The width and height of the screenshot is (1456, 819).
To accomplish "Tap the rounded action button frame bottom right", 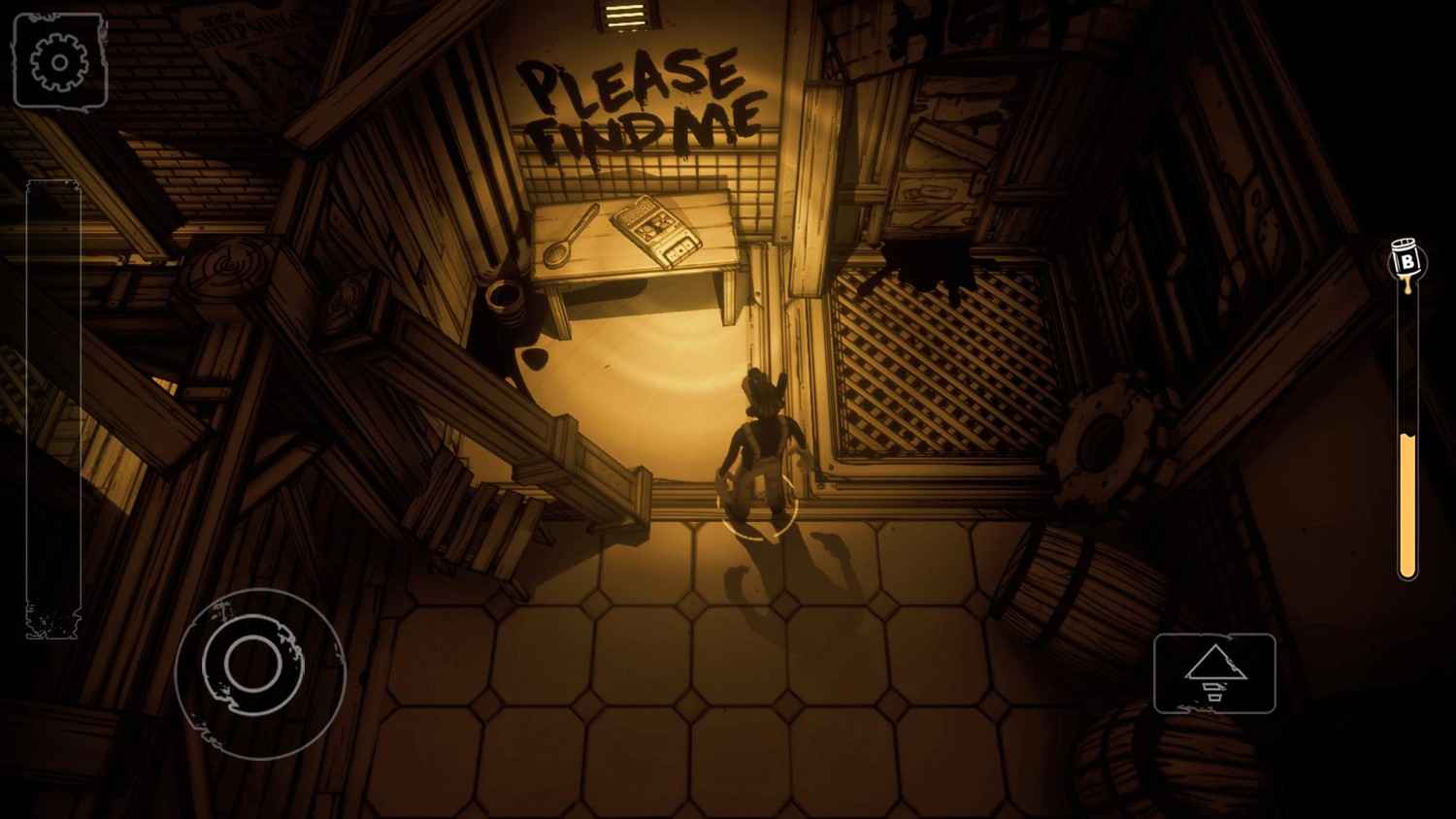I will point(1215,674).
